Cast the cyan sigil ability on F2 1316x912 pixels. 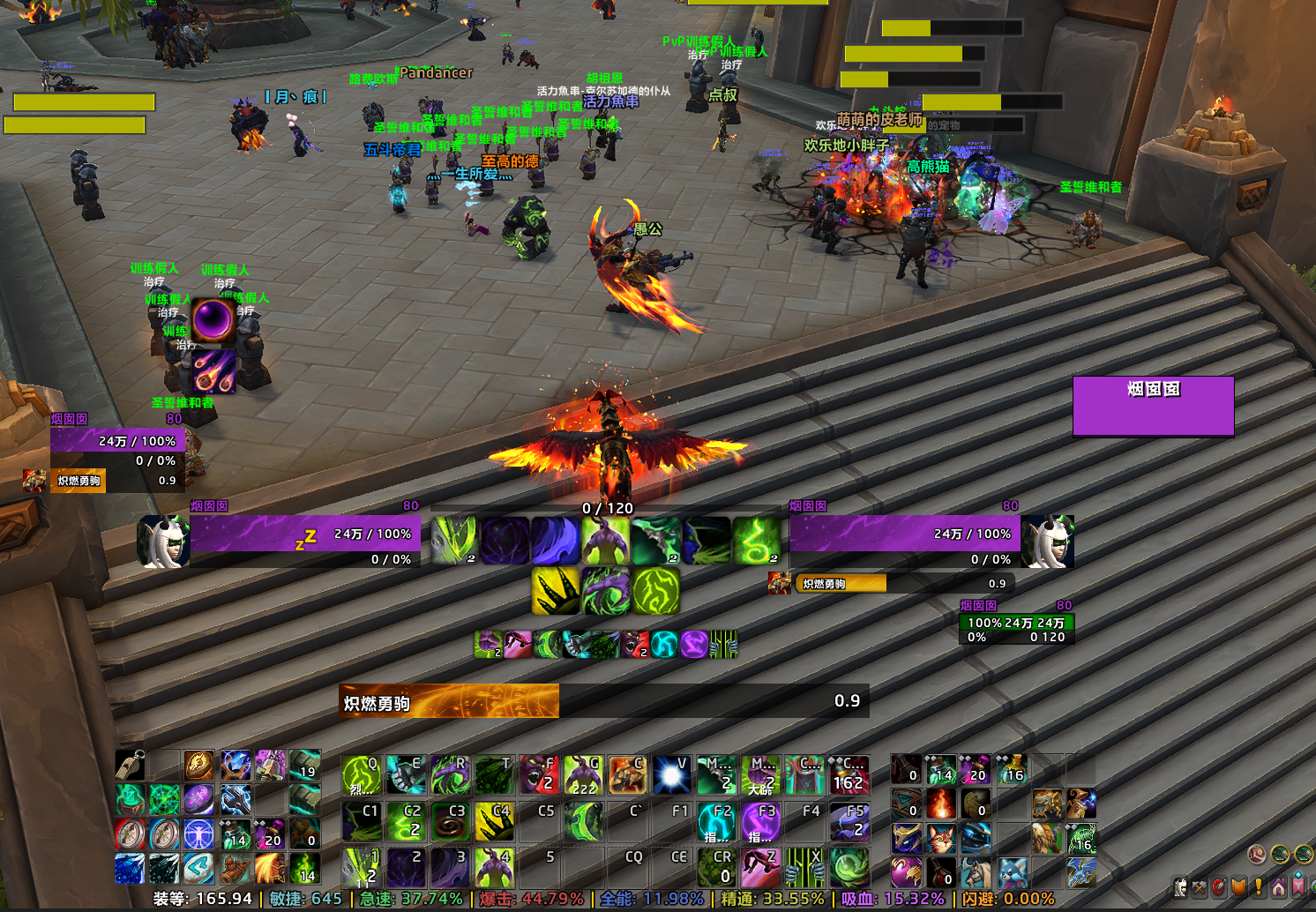[716, 821]
